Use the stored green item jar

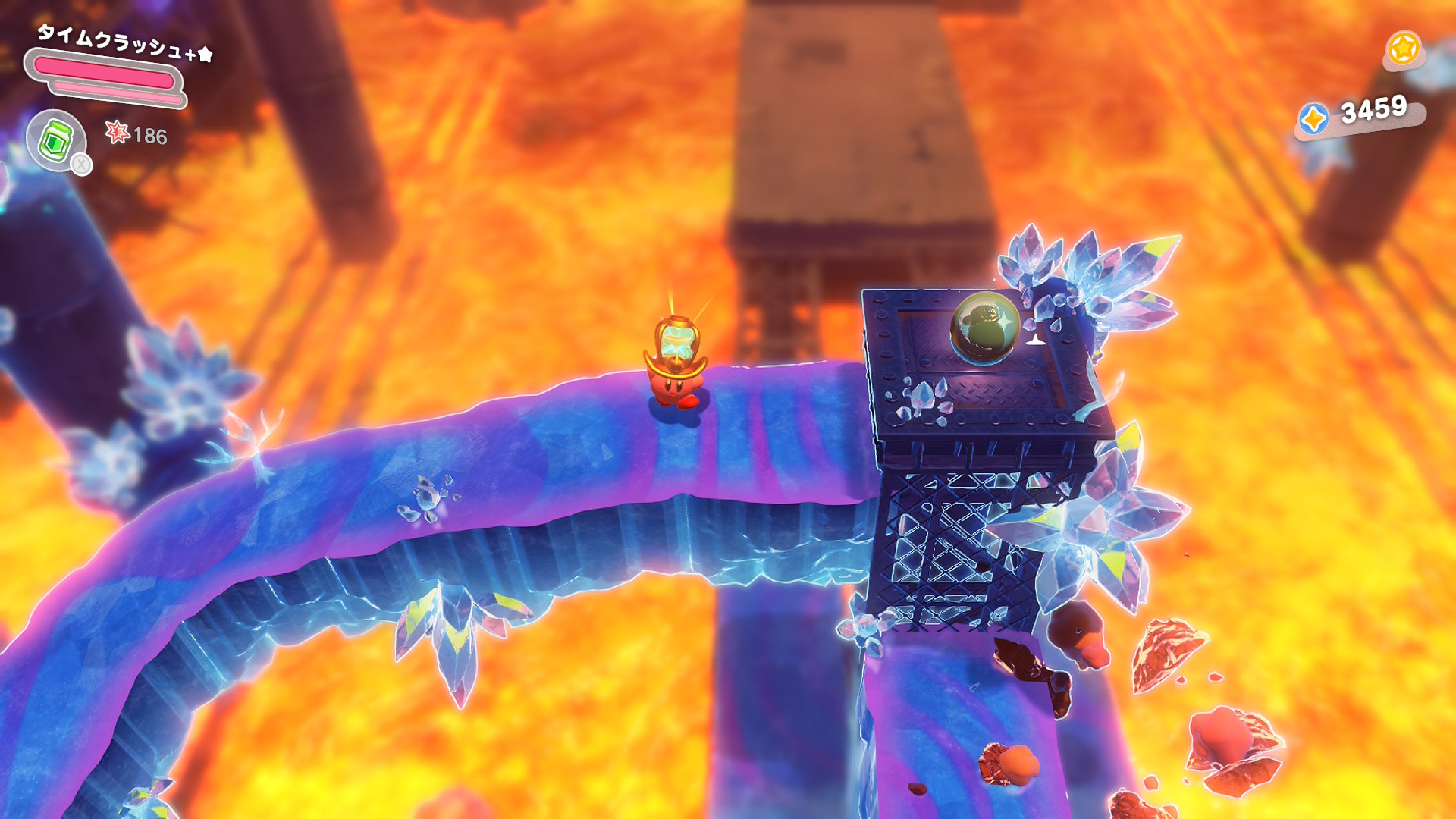click(56, 140)
